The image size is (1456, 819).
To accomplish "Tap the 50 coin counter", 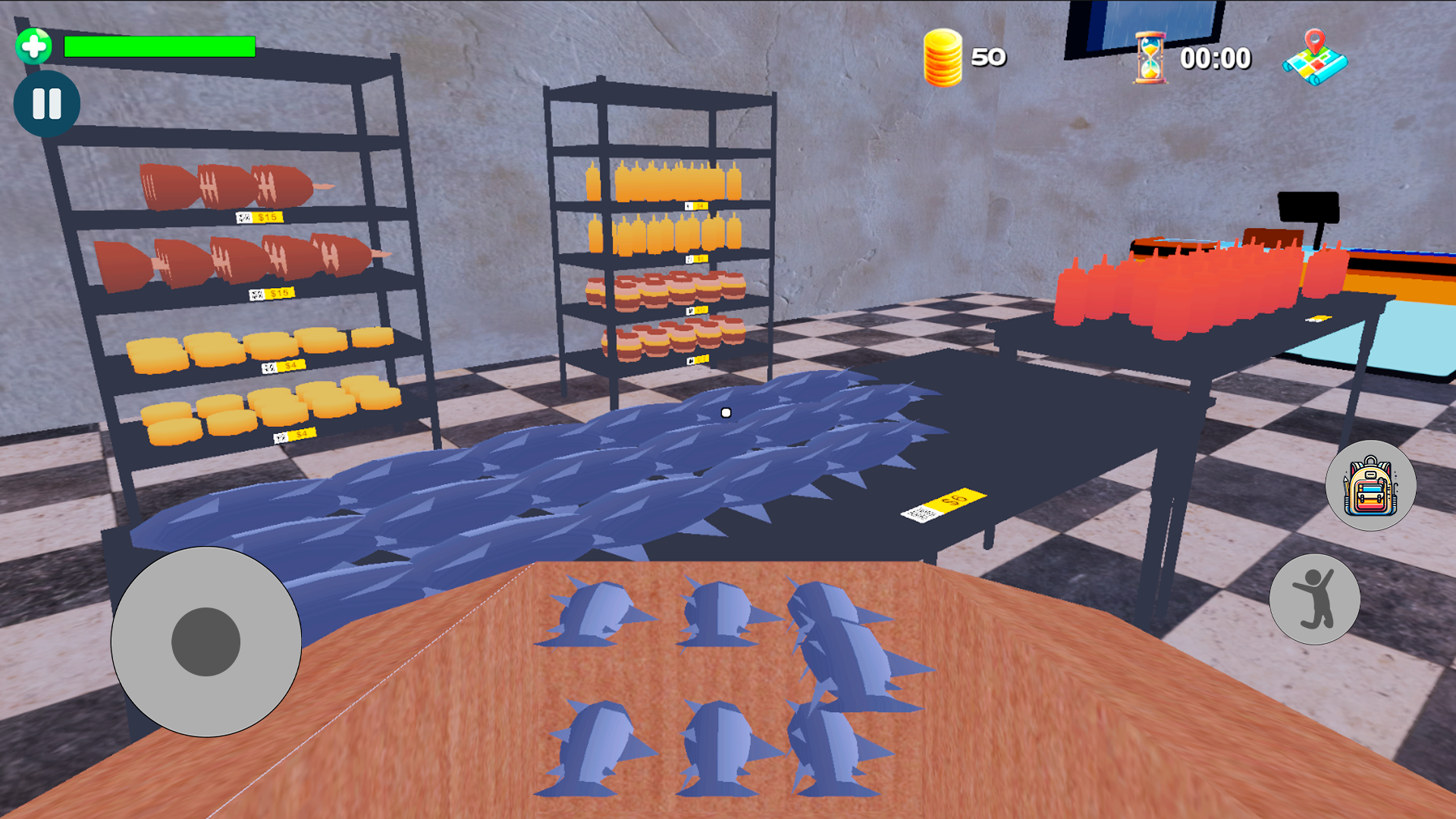I will pyautogui.click(x=990, y=56).
